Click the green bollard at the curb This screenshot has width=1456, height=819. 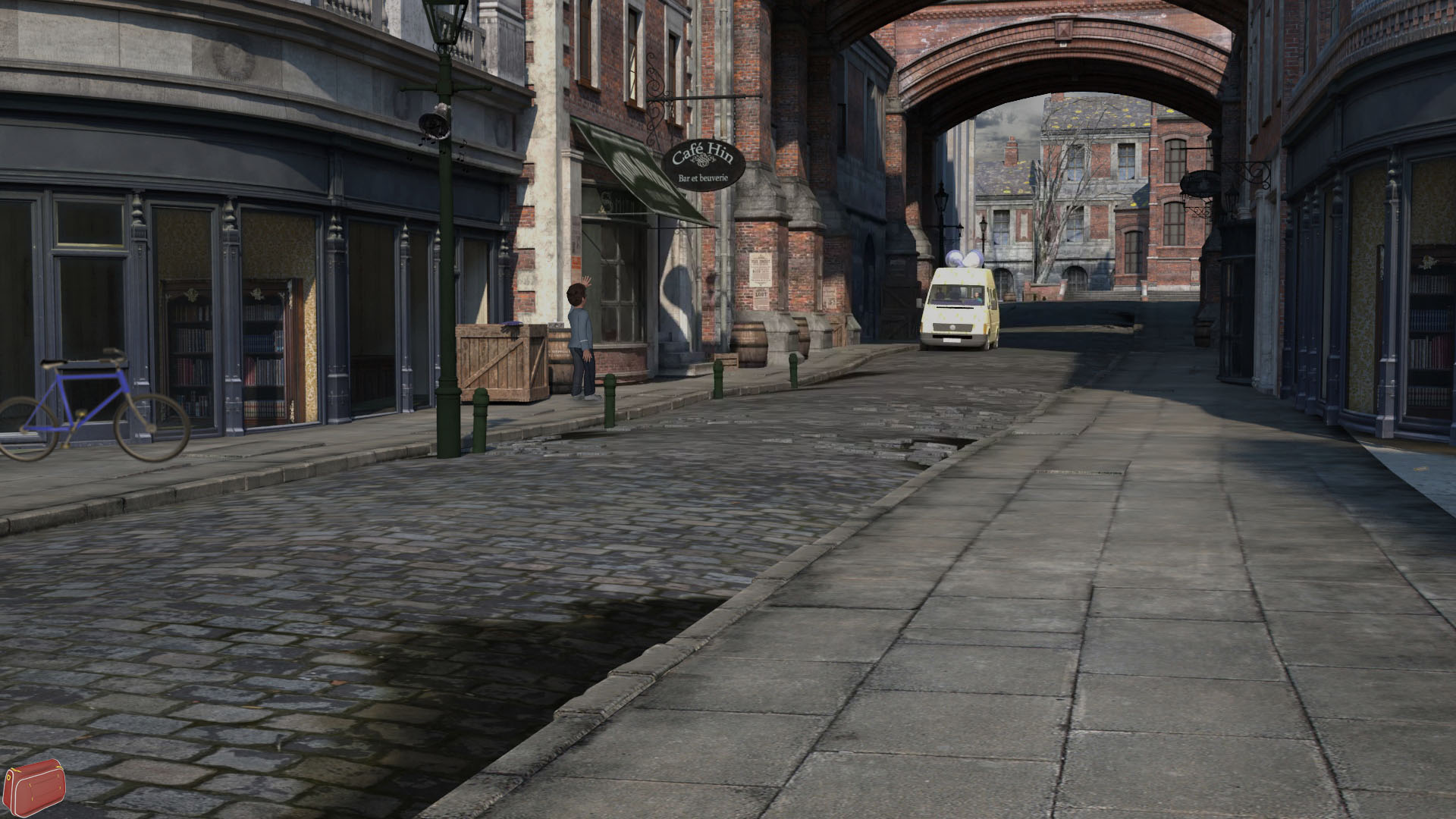611,394
